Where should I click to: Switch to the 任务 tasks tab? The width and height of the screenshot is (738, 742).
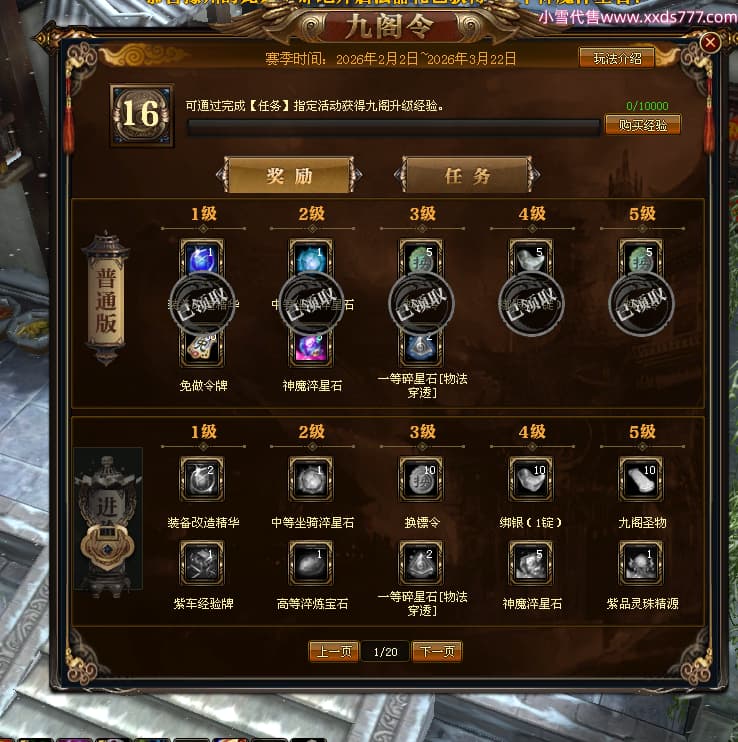467,176
